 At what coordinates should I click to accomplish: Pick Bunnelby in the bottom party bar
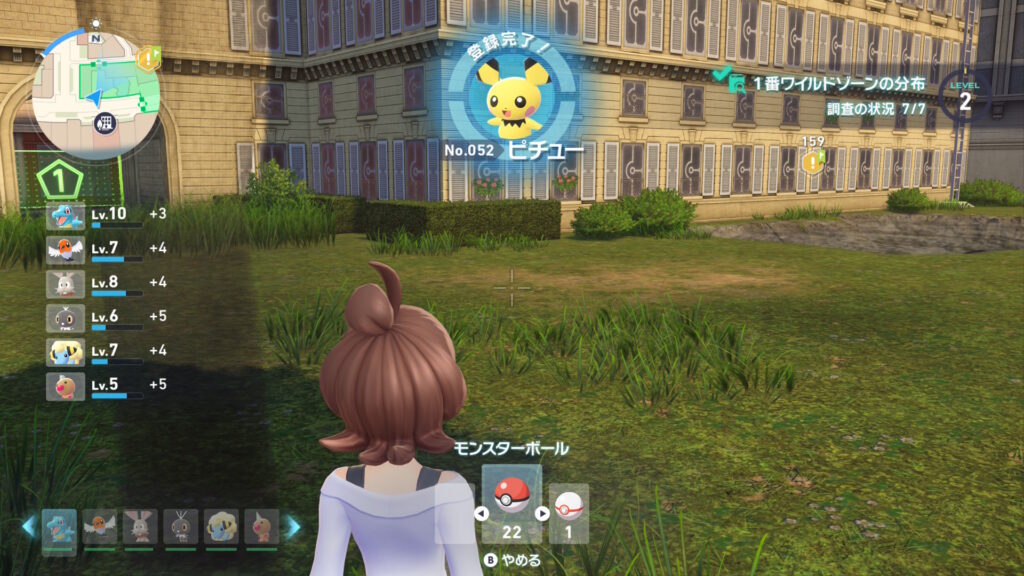click(140, 528)
